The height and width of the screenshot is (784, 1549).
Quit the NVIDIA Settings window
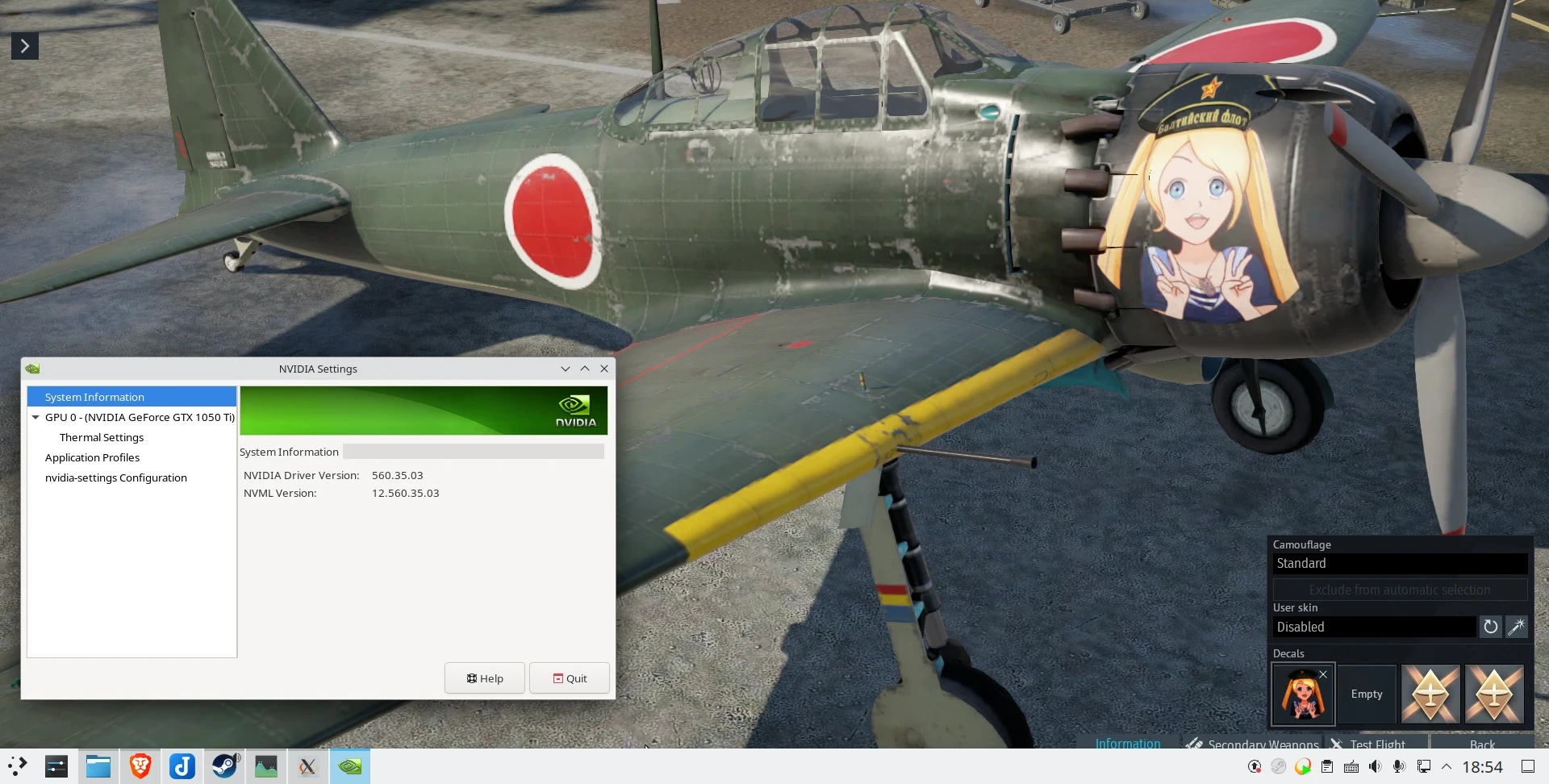[570, 678]
